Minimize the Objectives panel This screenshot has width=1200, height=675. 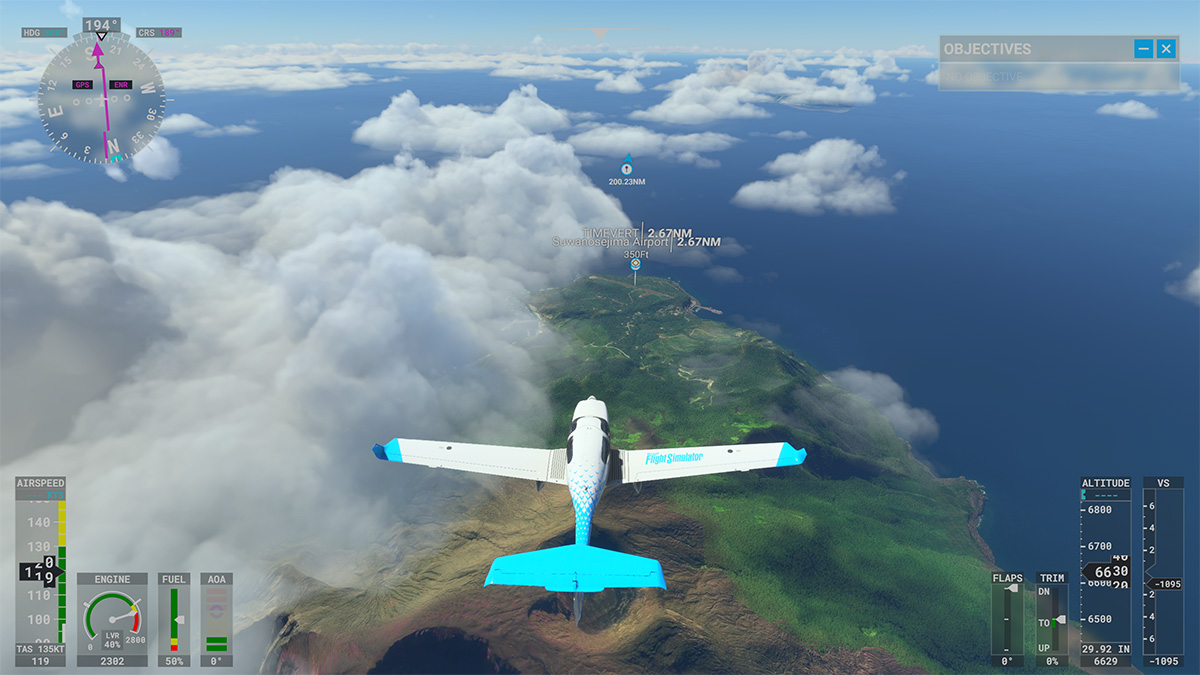[1143, 48]
